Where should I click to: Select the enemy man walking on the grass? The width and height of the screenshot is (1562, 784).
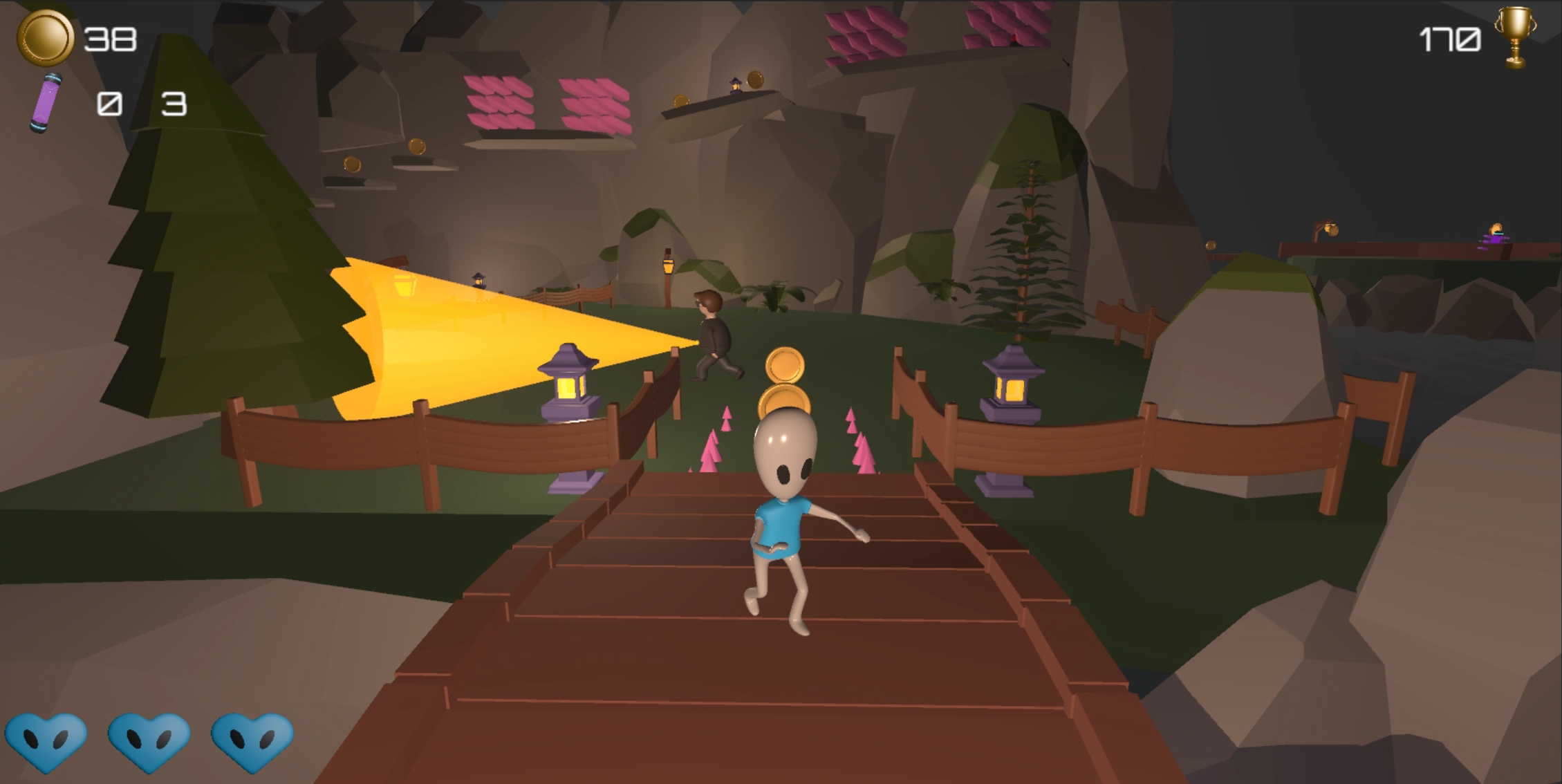point(712,332)
